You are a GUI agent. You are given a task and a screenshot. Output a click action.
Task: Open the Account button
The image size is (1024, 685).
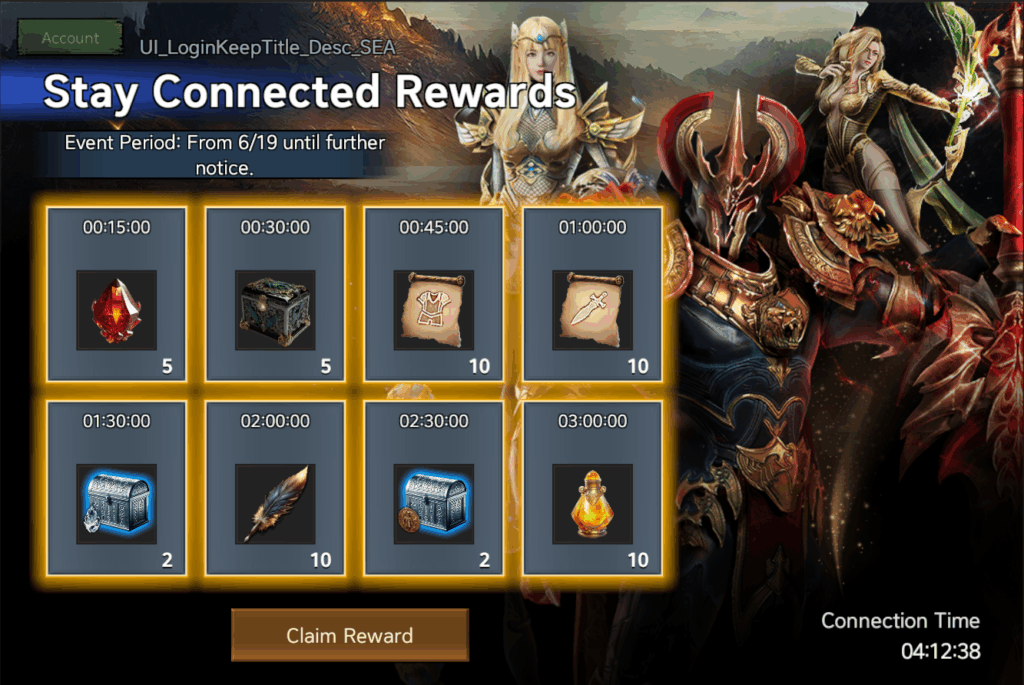(70, 39)
